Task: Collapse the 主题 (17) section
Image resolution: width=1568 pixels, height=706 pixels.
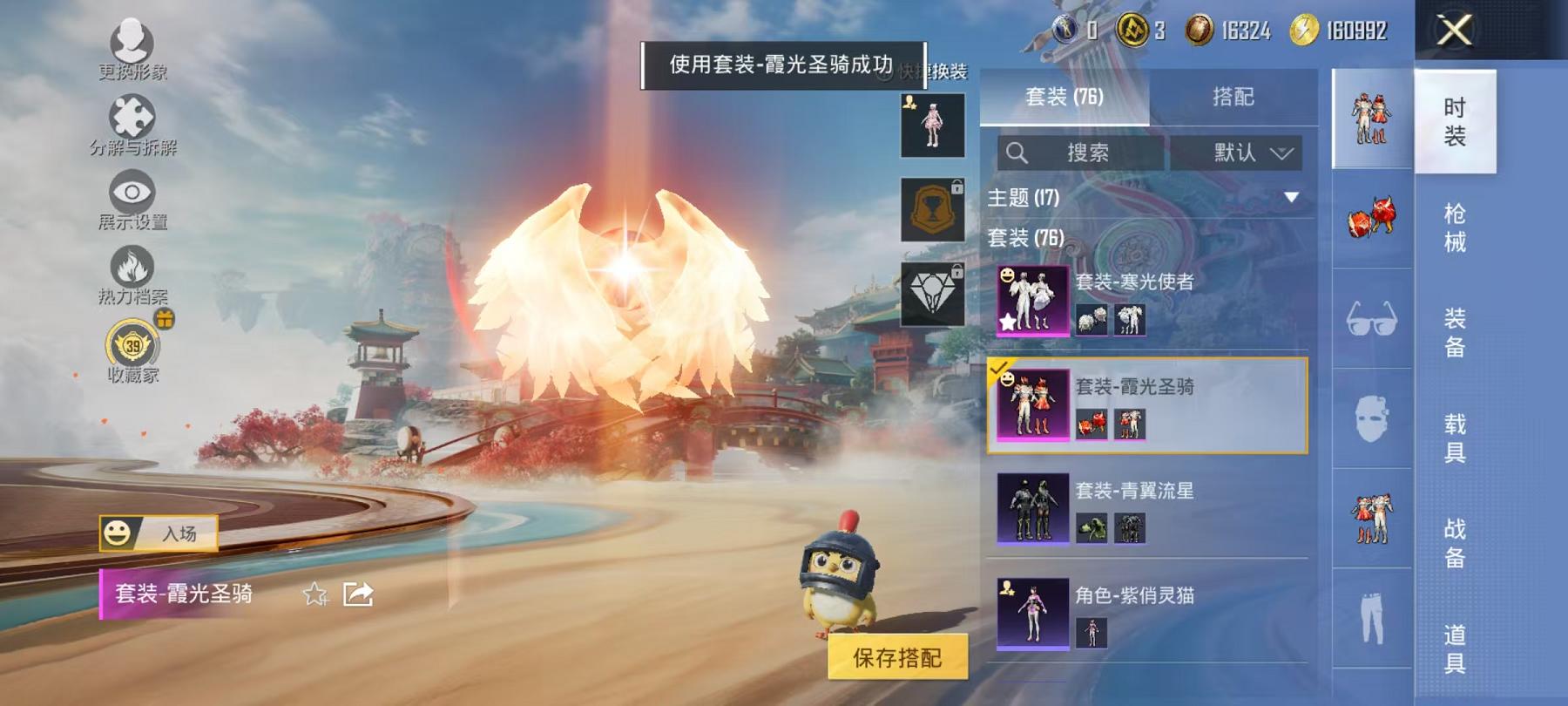Action: tap(1289, 199)
